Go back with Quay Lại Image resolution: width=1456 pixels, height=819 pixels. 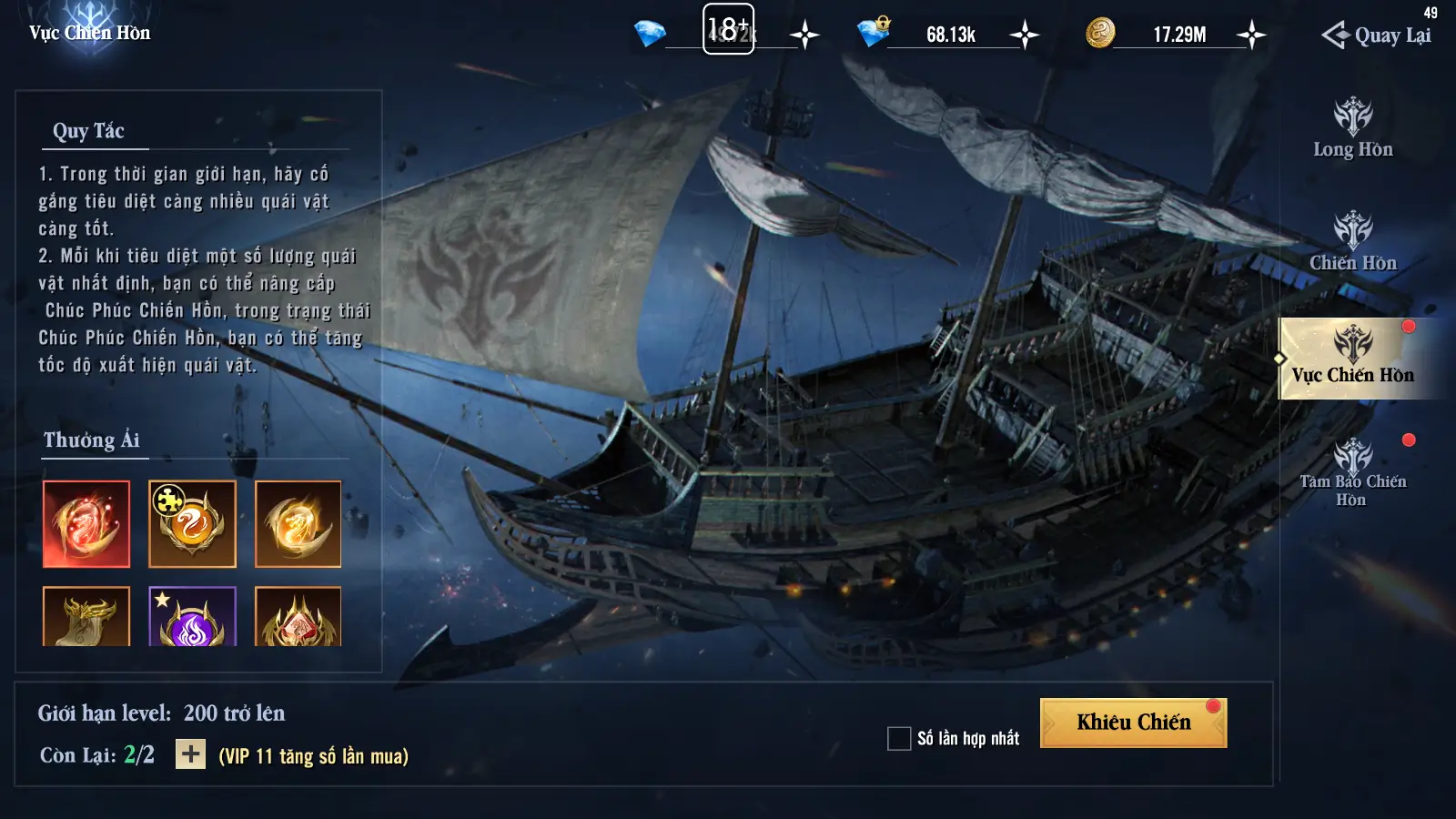pos(1377,35)
